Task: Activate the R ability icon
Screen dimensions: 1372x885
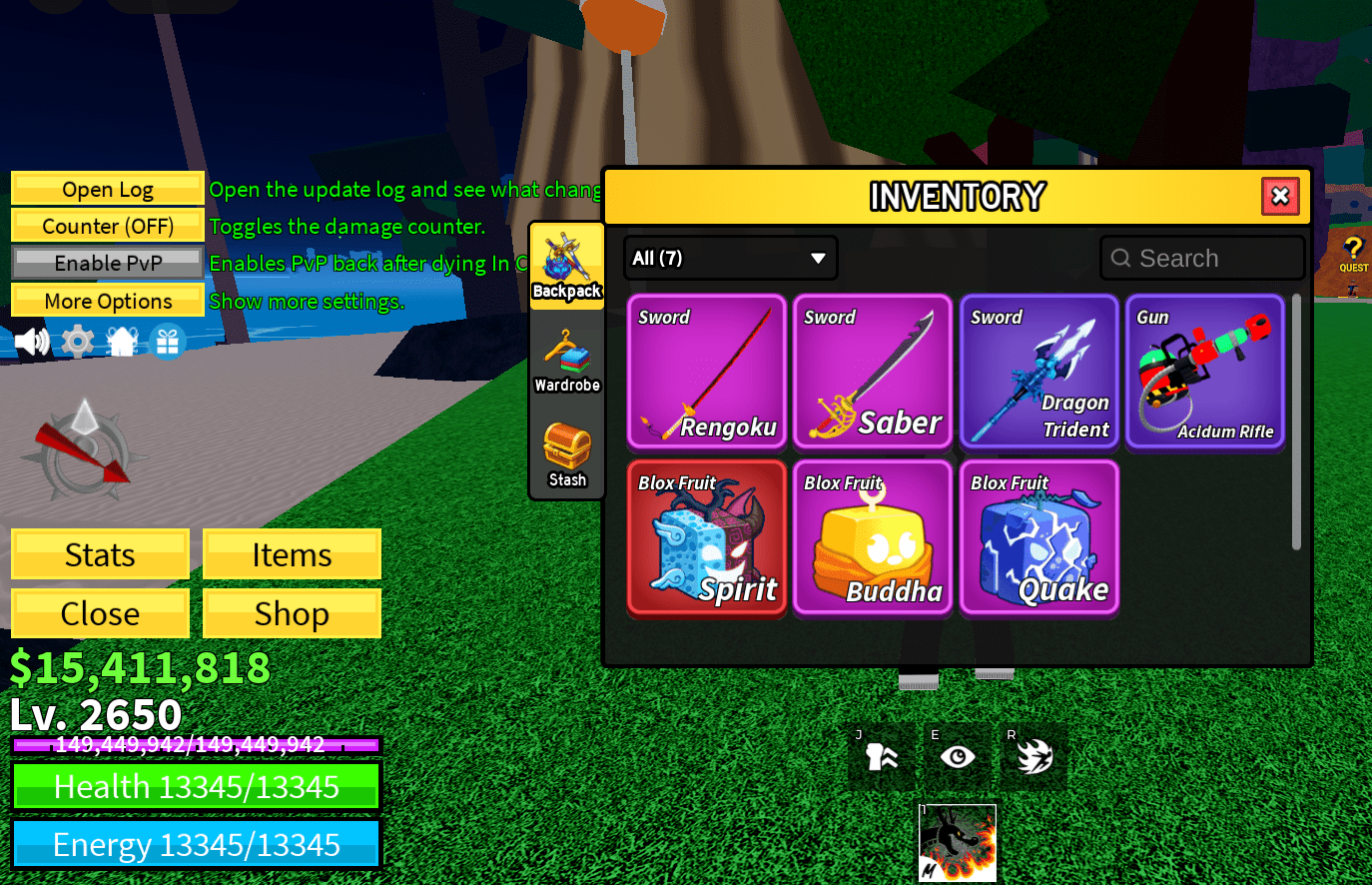Action: (x=1032, y=756)
